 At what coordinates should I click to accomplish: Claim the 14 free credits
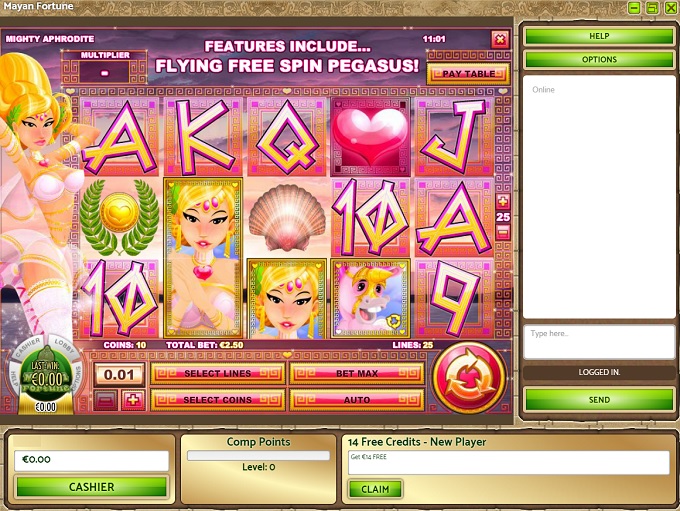[x=375, y=489]
